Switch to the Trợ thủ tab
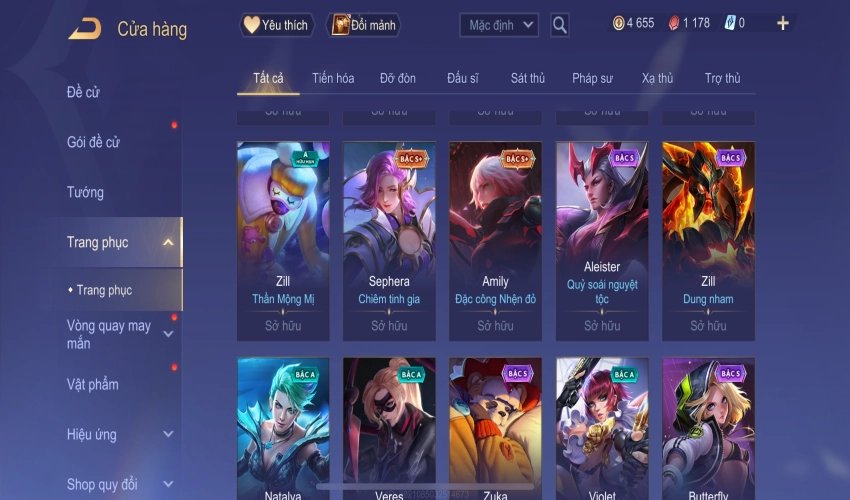850x500 pixels. pos(722,78)
